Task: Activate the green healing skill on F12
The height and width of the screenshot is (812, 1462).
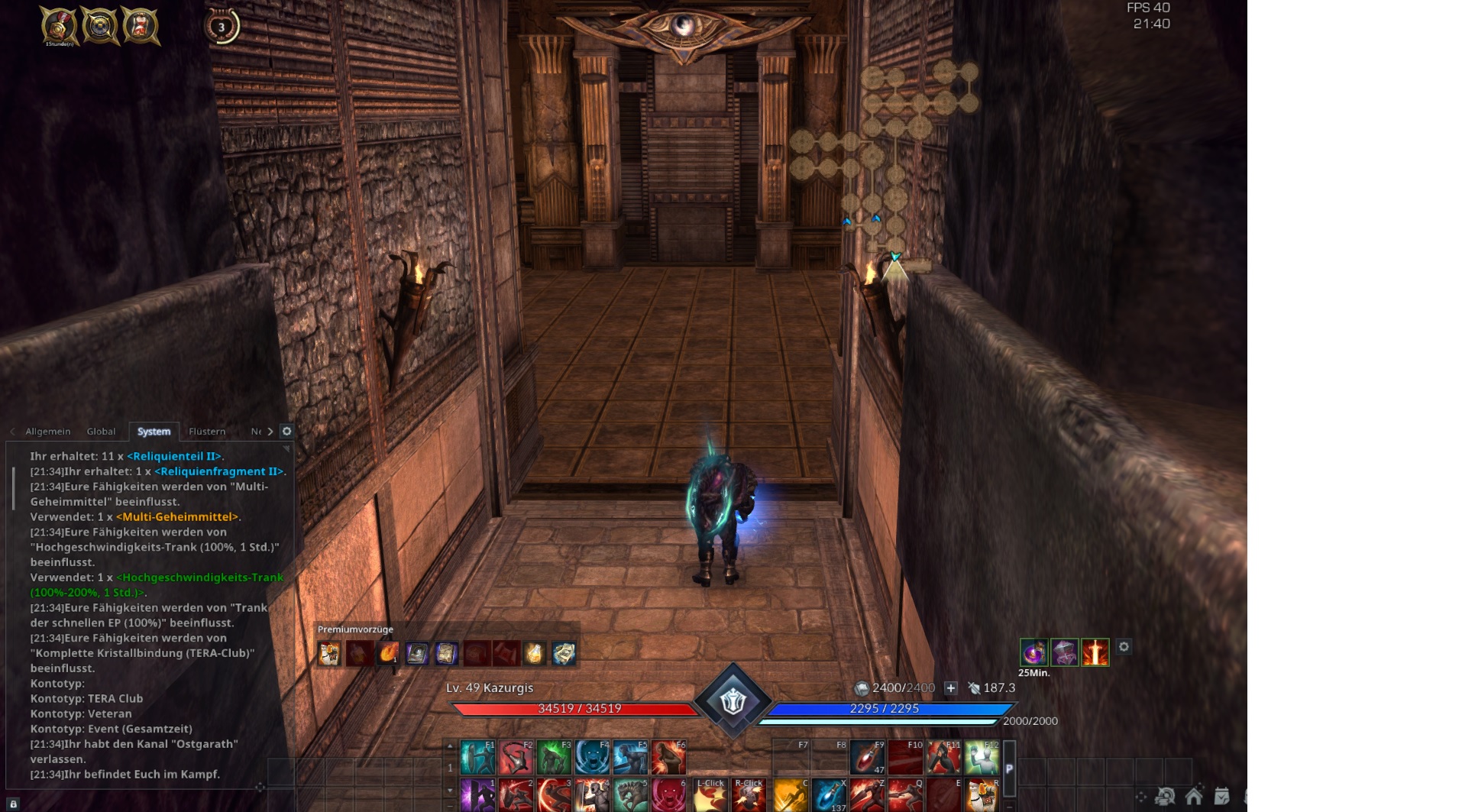Action: 982,757
